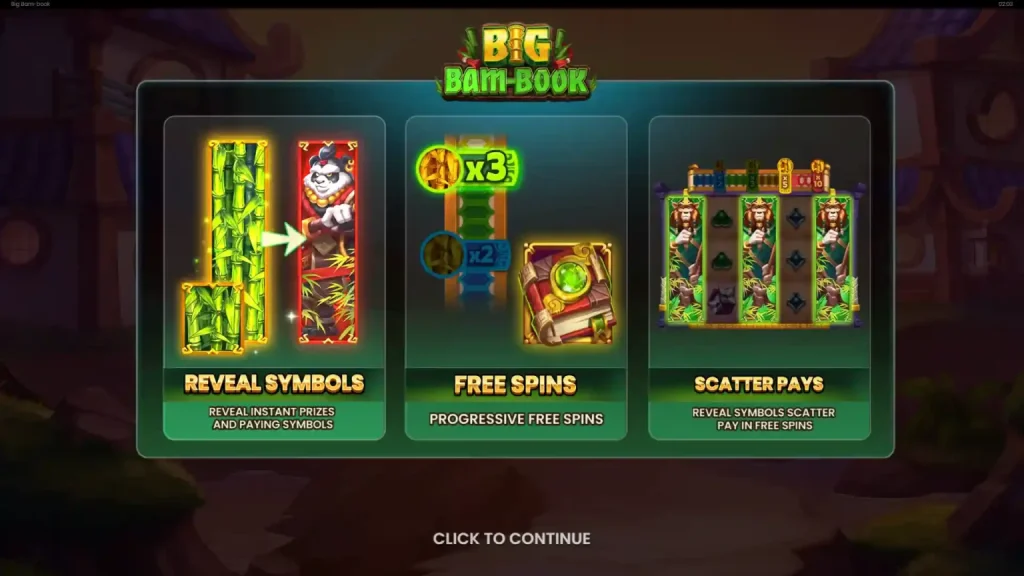Select the Reveal Symbols feature card
Screen dimensions: 1024x576
[274, 277]
